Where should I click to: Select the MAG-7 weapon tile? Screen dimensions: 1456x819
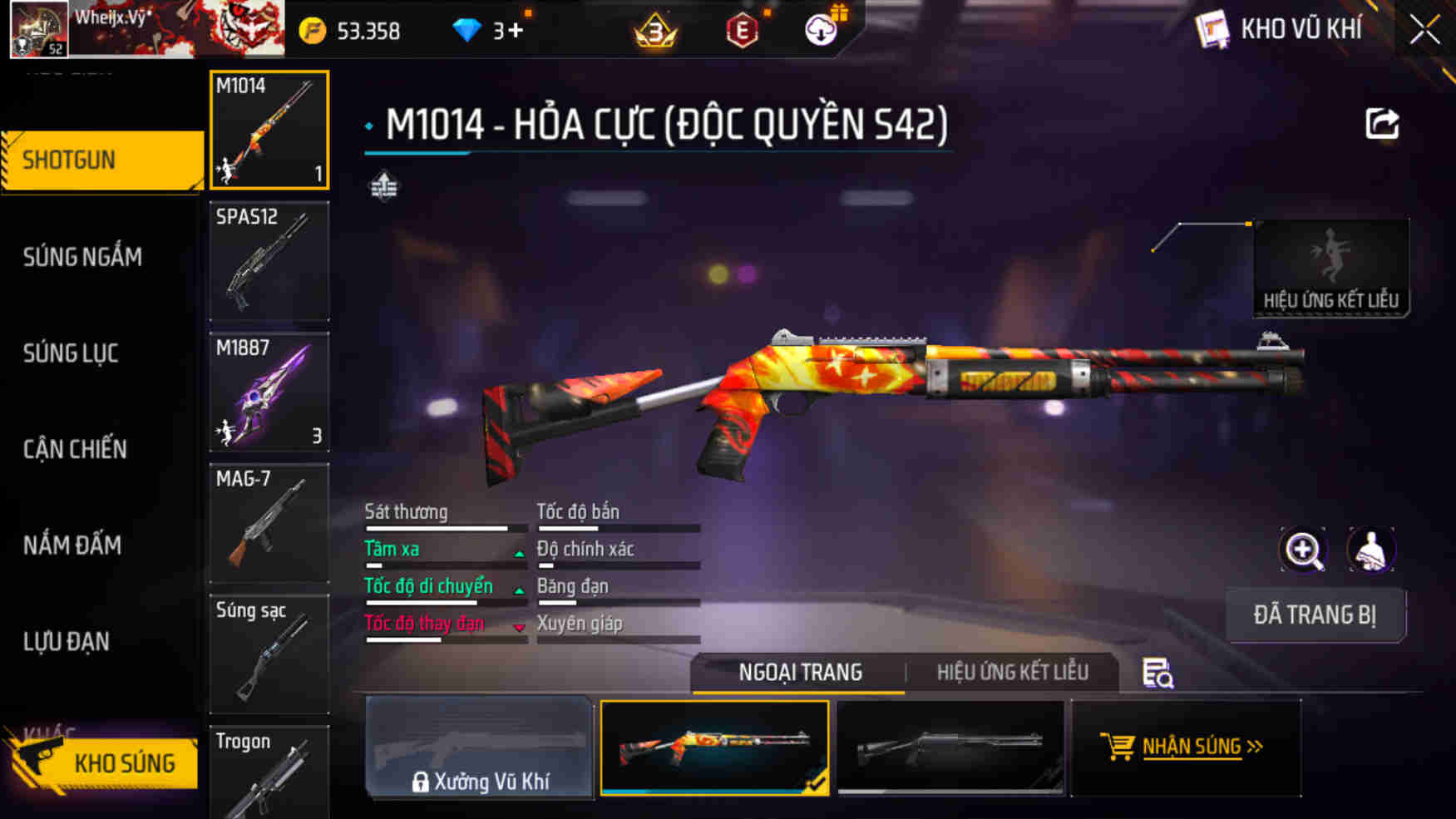pyautogui.click(x=269, y=523)
